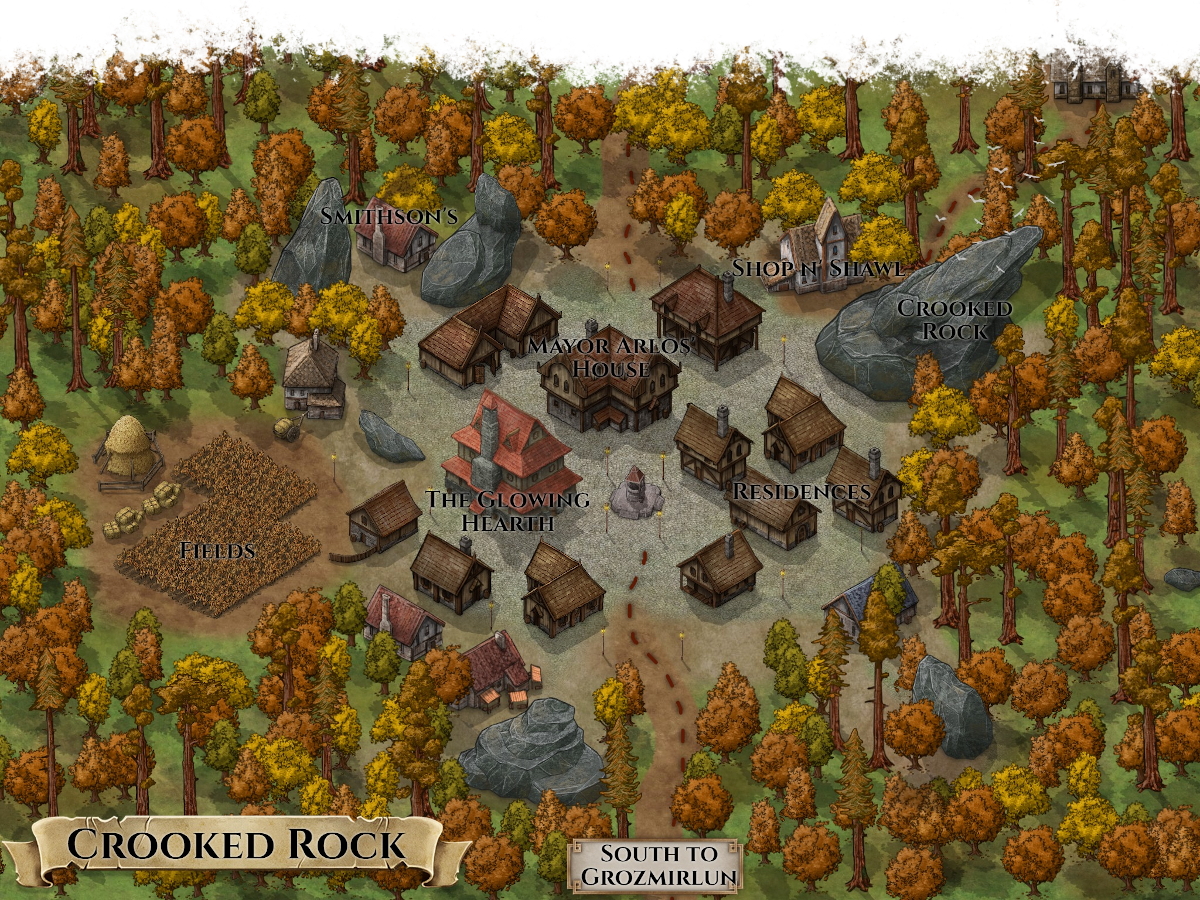Image resolution: width=1200 pixels, height=900 pixels.
Task: Click the Crooked Rock title banner
Action: pyautogui.click(x=236, y=846)
